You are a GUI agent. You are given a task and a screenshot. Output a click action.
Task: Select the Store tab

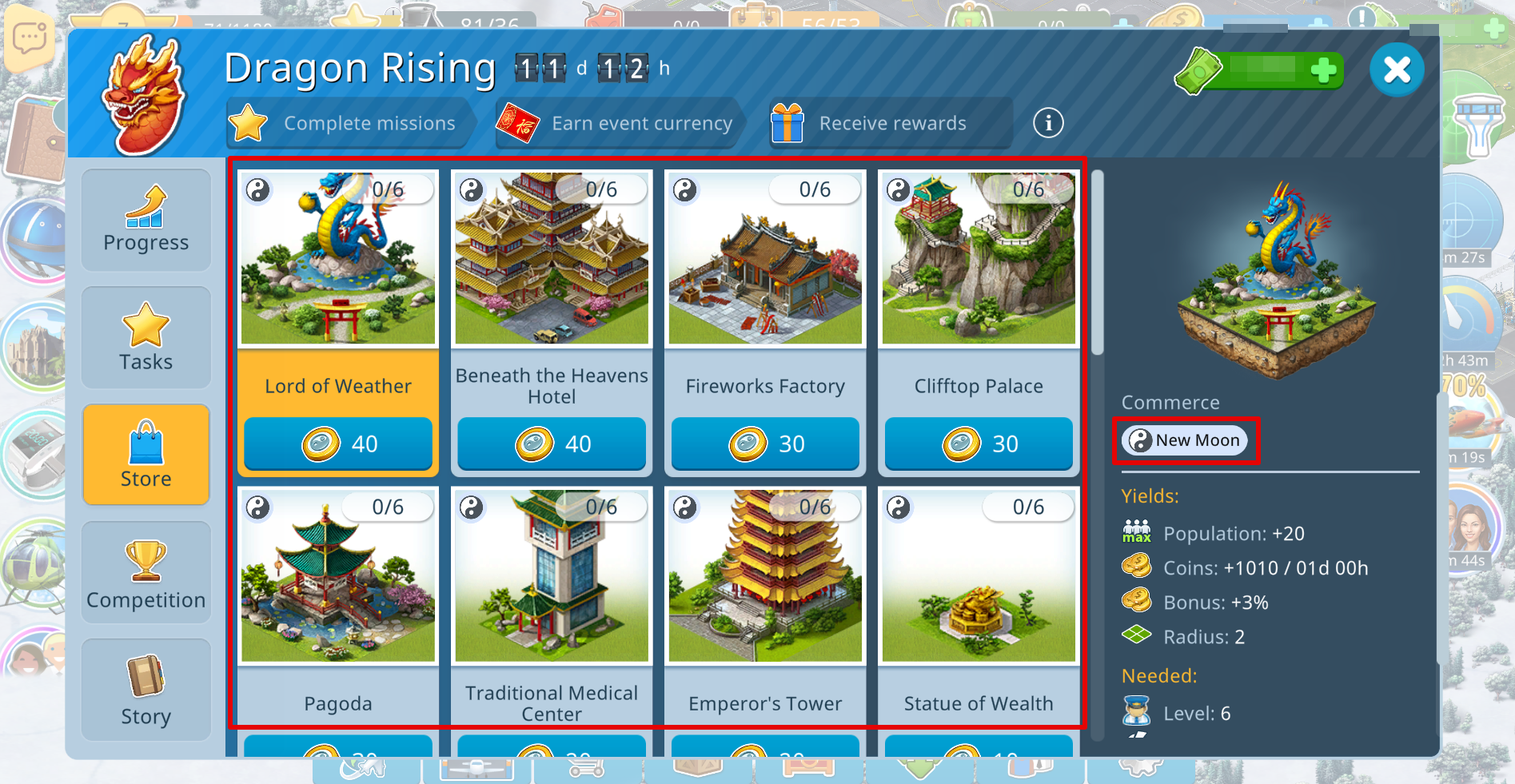click(146, 454)
